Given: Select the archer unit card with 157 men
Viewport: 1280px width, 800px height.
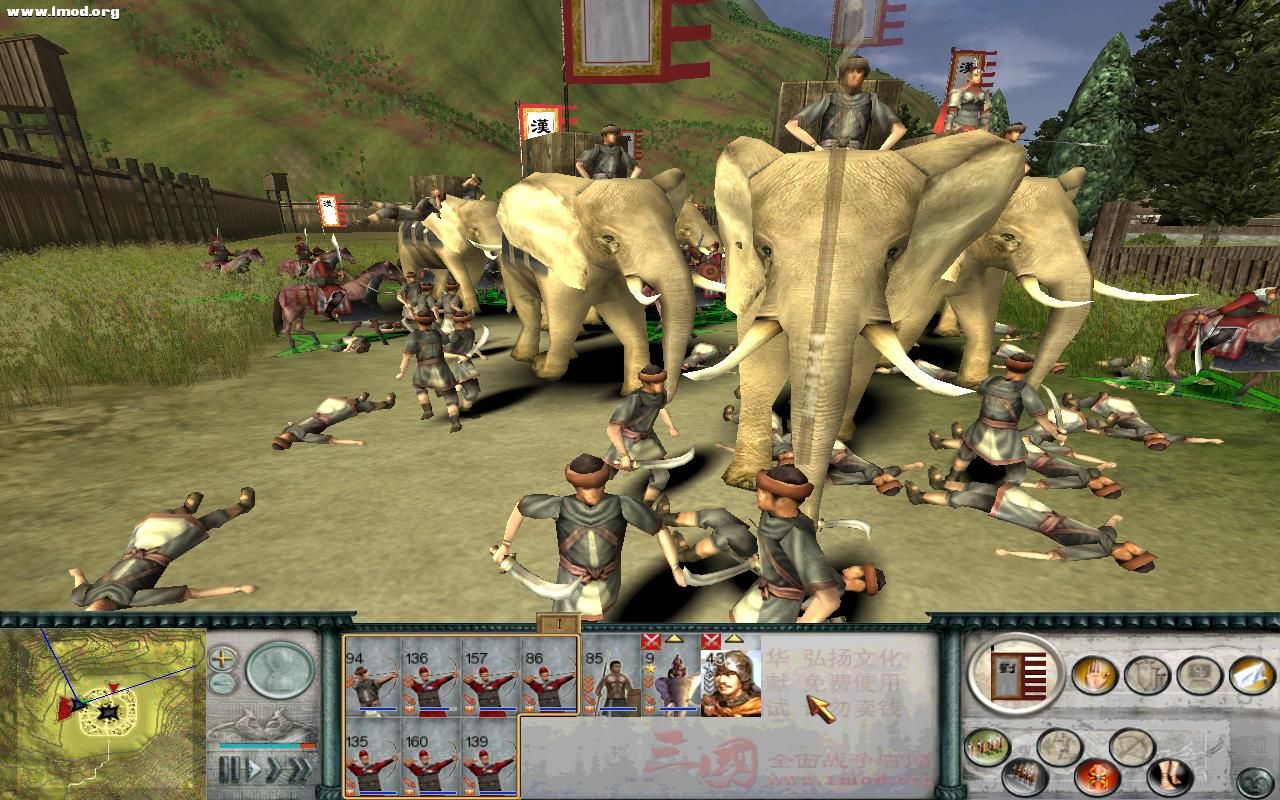Looking at the screenshot, I should pos(490,676).
